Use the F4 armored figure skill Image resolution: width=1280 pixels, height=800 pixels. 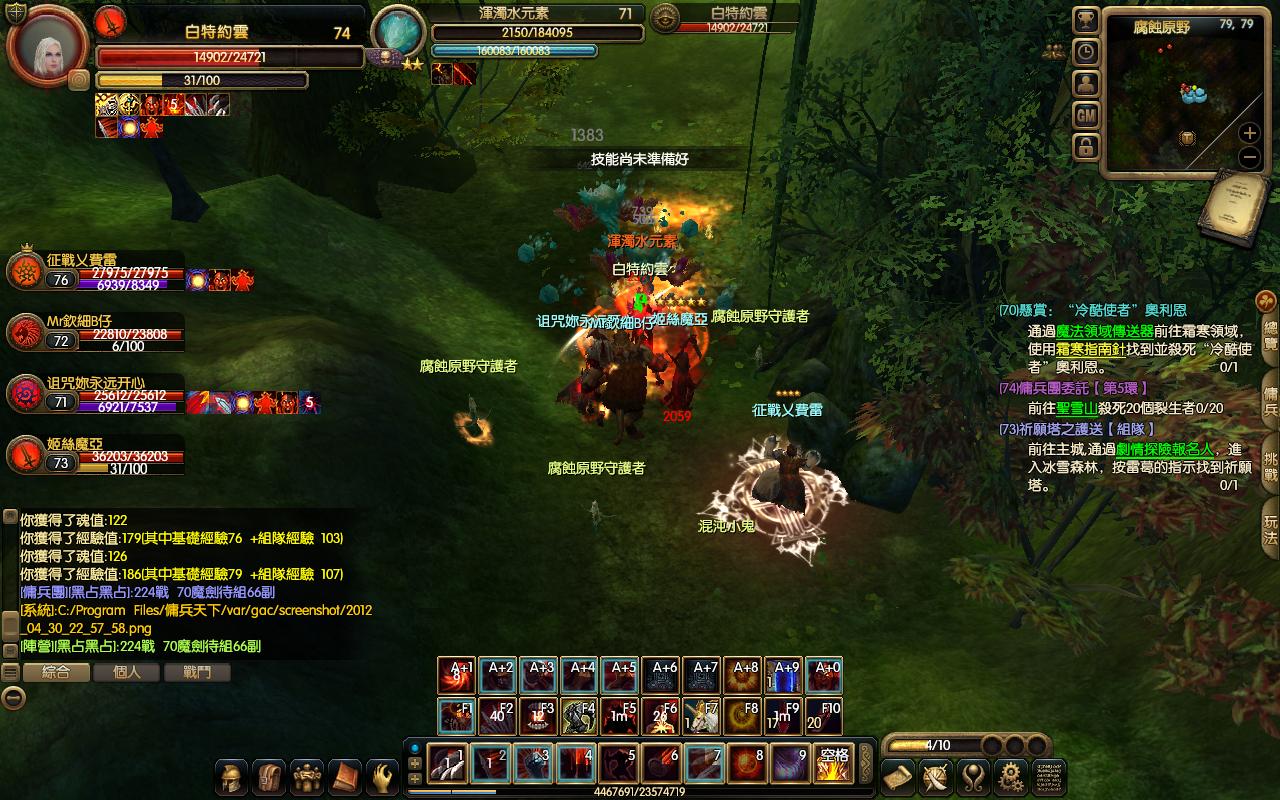click(x=580, y=716)
